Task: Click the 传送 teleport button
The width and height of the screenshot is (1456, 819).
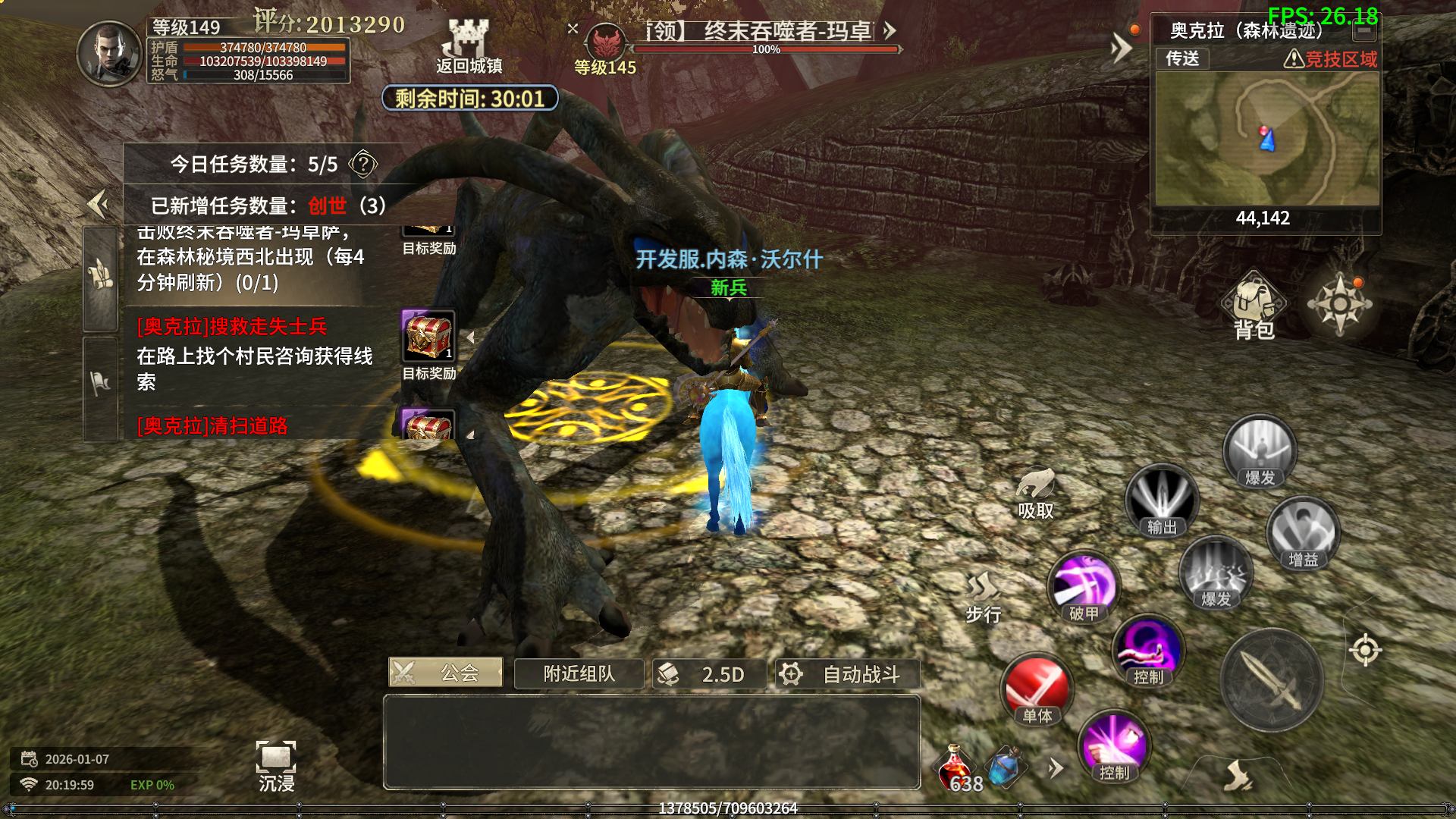Action: (x=1182, y=58)
